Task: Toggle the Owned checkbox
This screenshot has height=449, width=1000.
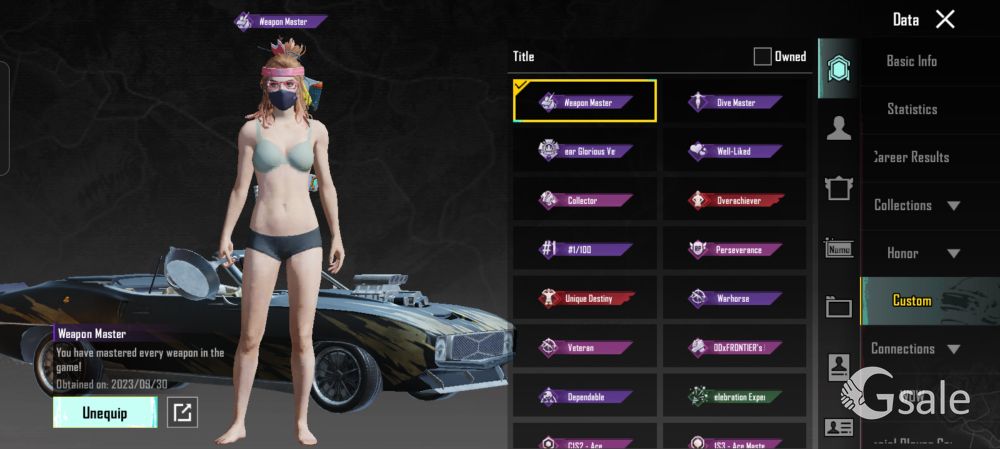Action: [763, 57]
